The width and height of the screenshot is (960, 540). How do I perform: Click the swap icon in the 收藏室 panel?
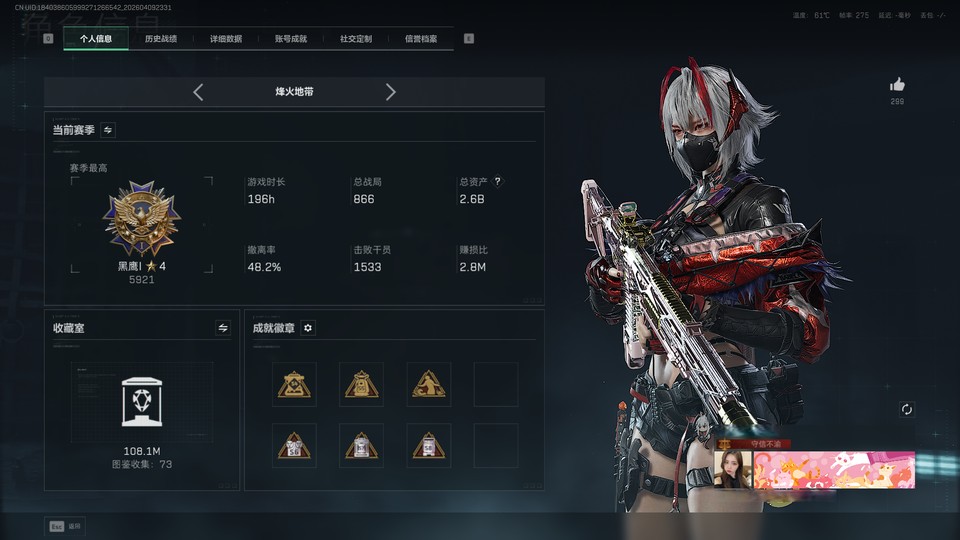coord(223,328)
